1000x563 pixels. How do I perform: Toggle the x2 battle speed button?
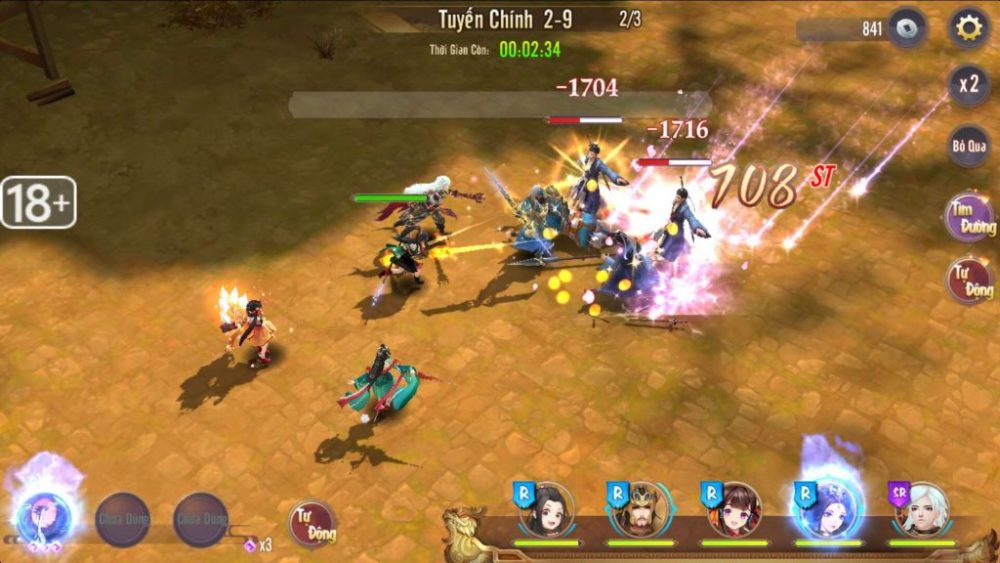click(968, 85)
